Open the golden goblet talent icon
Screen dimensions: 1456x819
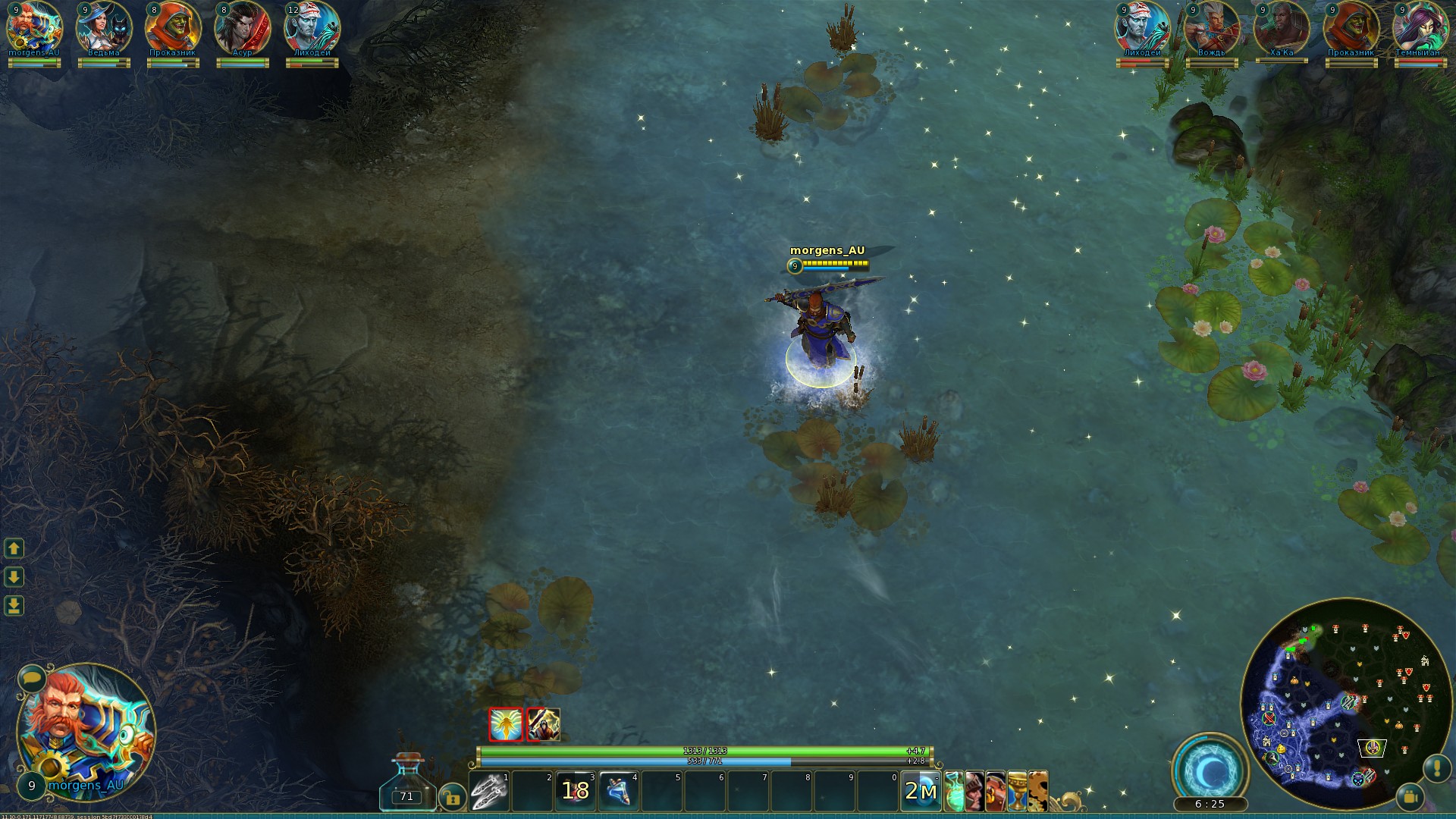coord(1017,792)
